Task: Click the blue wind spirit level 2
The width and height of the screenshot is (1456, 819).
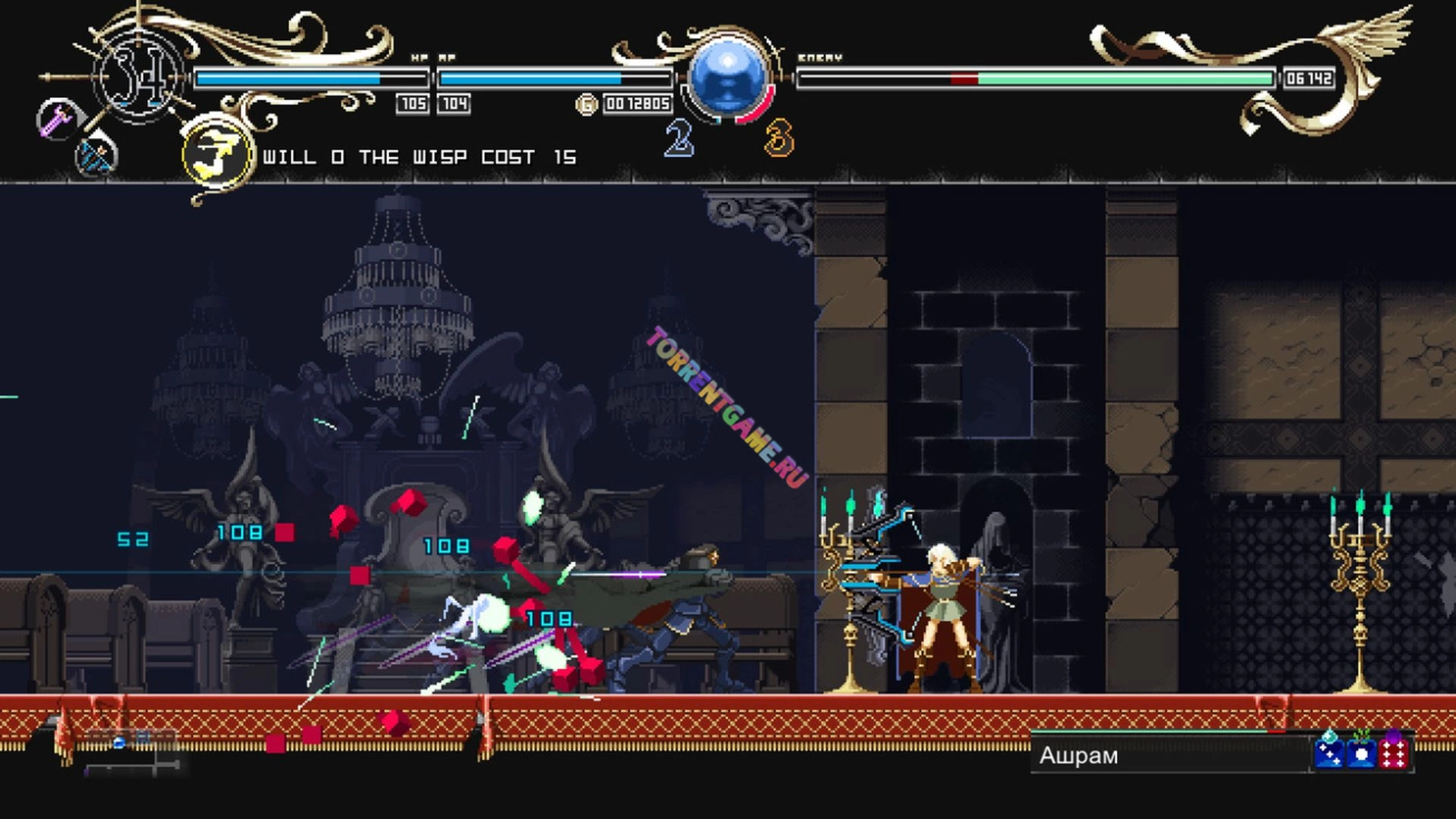Action: [679, 139]
